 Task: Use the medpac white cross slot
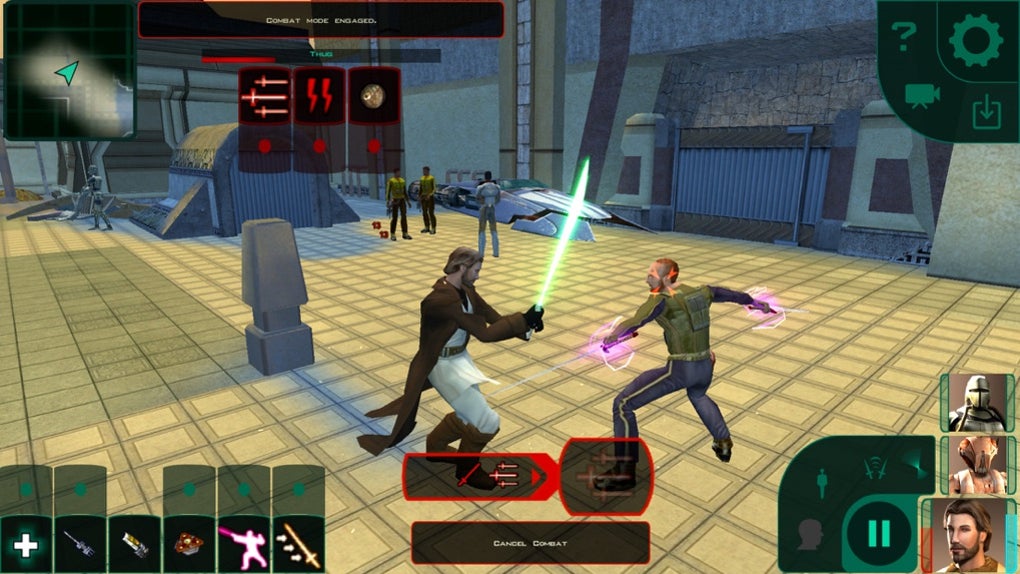coord(25,545)
